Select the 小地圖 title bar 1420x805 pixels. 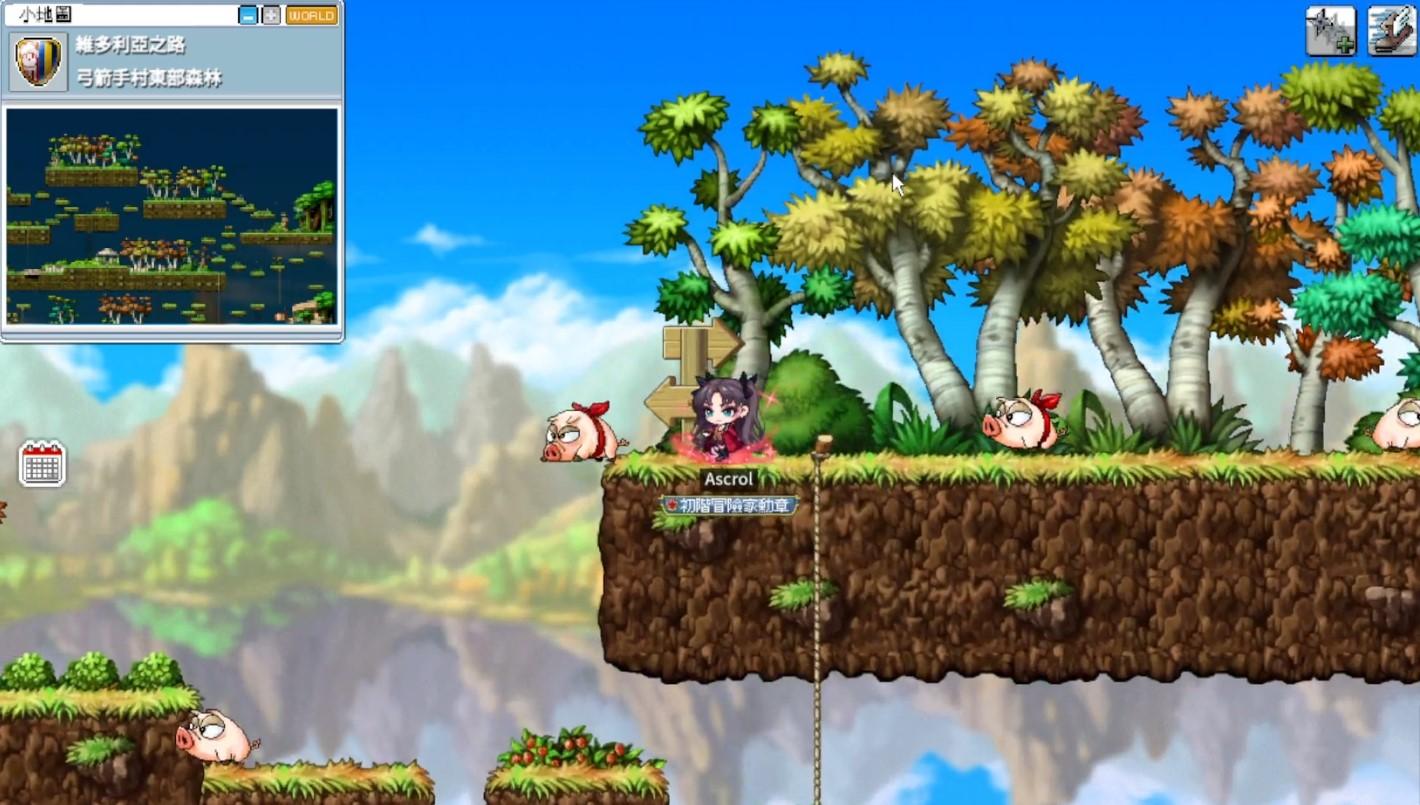click(60, 15)
